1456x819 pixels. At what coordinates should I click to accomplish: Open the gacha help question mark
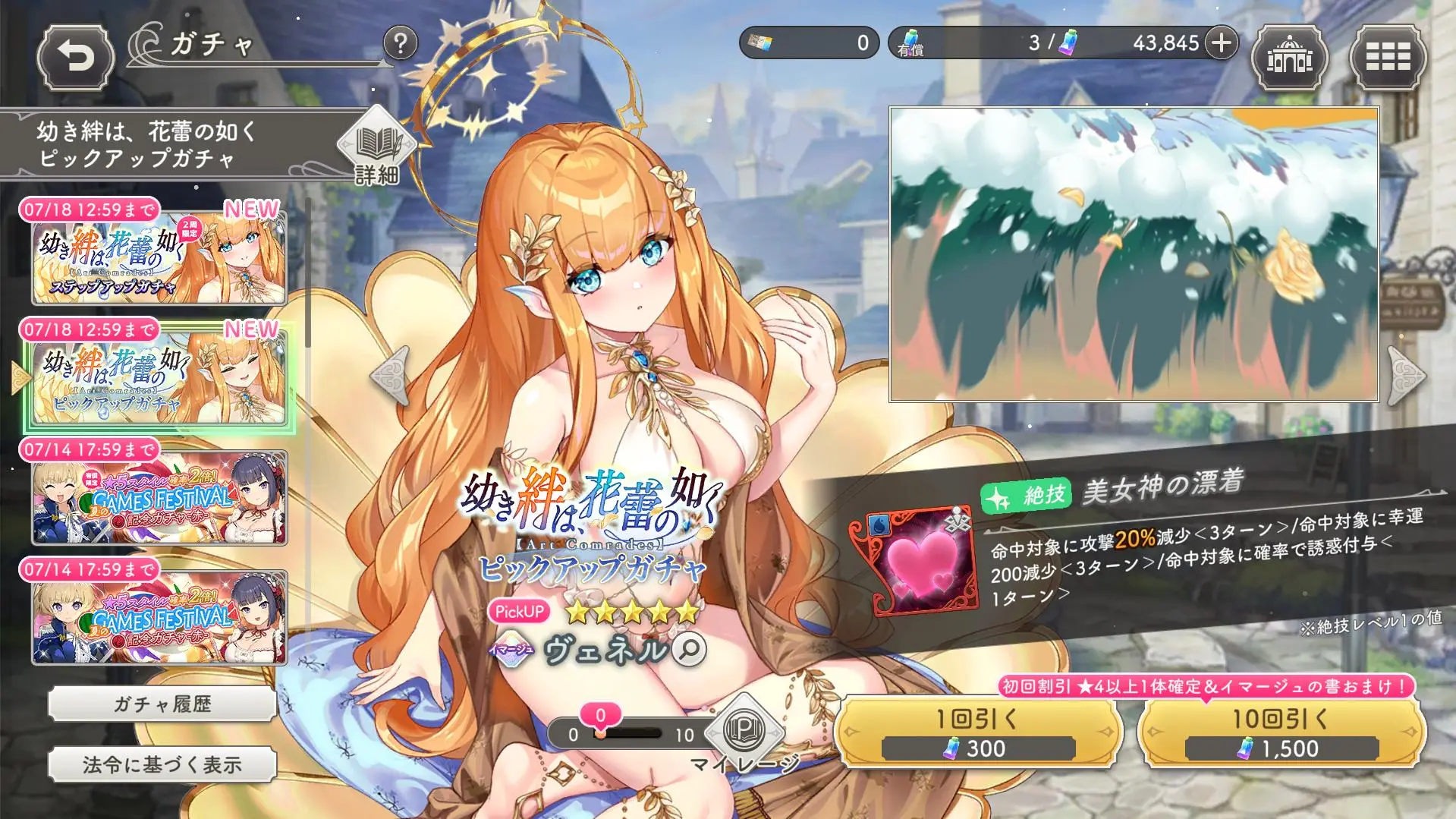pos(400,44)
